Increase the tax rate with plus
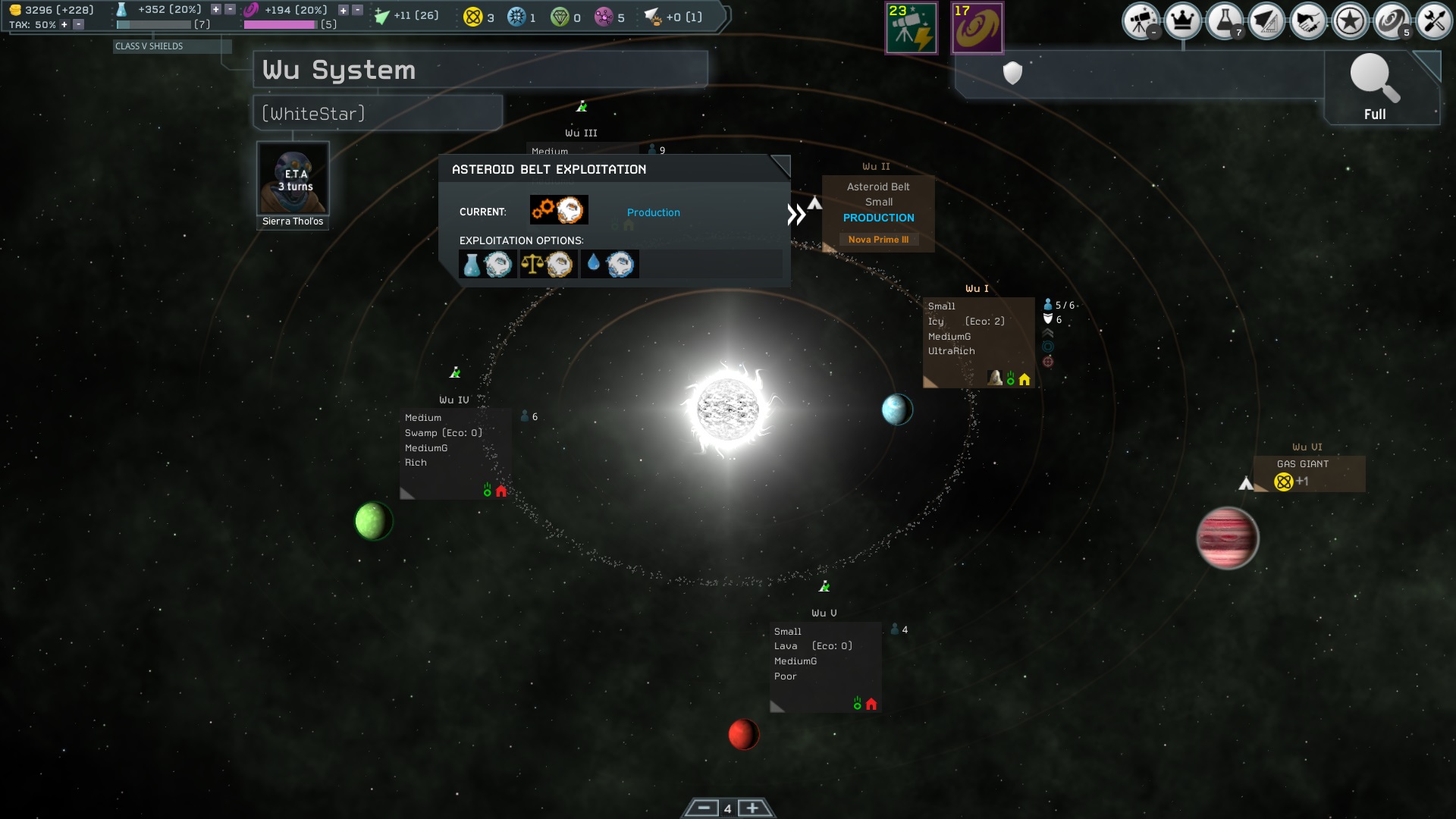 point(64,25)
